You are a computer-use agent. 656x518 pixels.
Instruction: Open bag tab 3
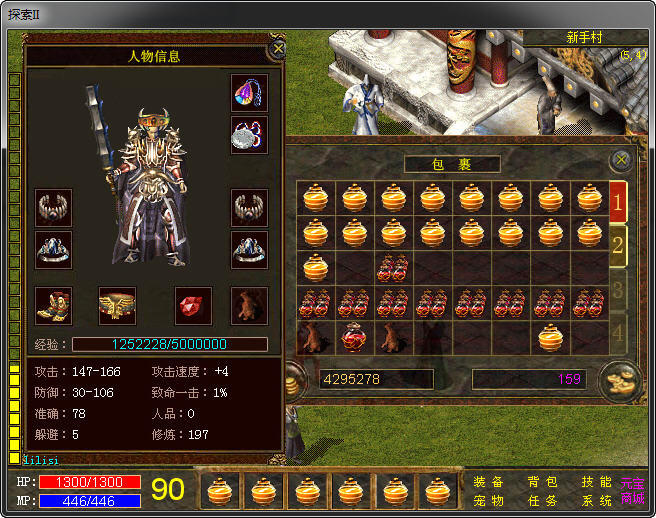pyautogui.click(x=618, y=290)
